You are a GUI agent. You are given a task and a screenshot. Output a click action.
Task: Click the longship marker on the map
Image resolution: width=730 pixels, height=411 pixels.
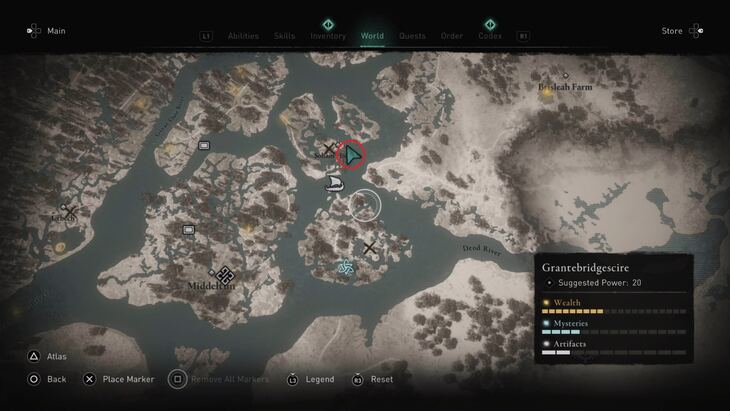pos(335,183)
